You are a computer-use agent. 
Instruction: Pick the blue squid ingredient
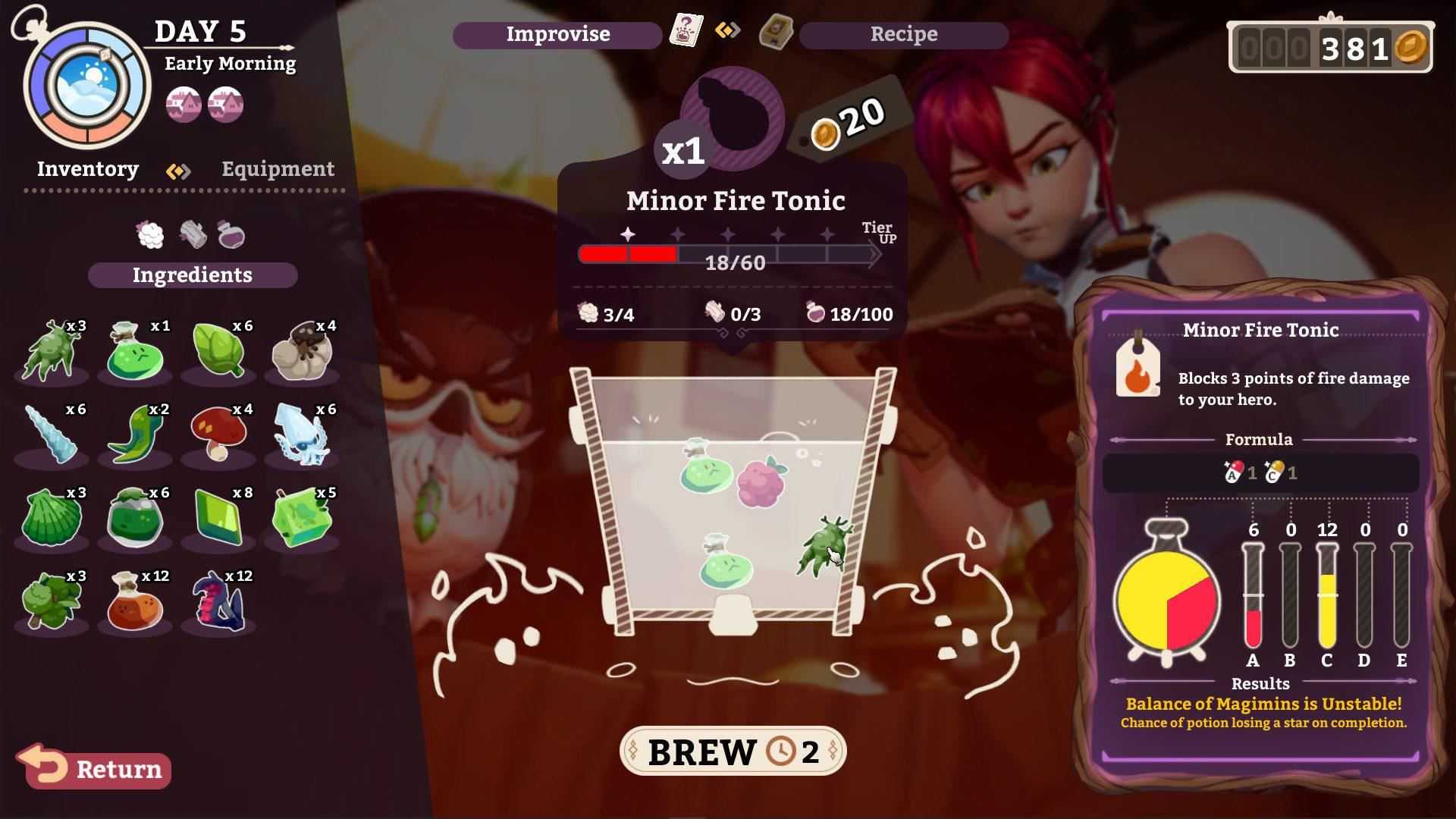point(300,434)
